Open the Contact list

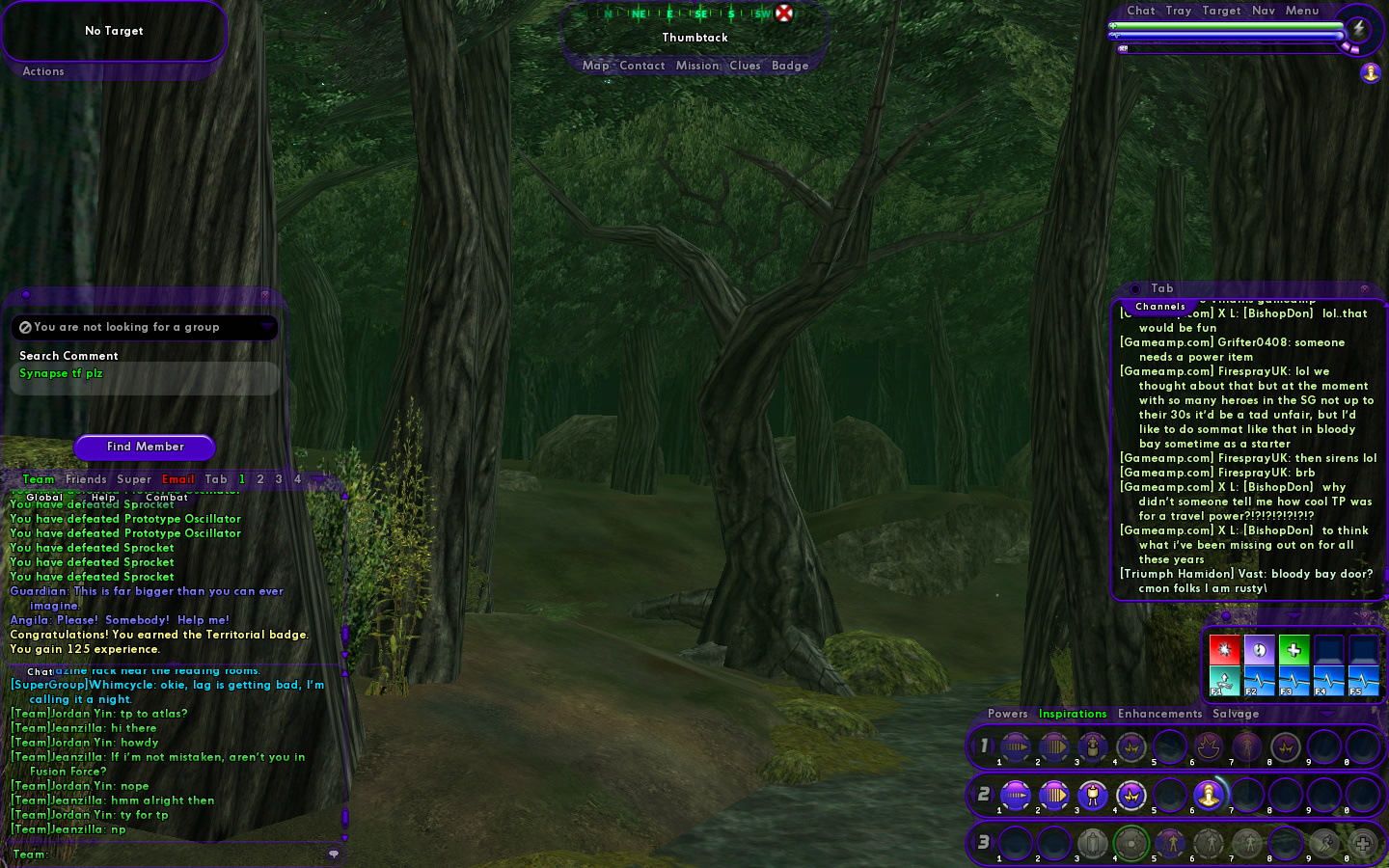tap(641, 66)
